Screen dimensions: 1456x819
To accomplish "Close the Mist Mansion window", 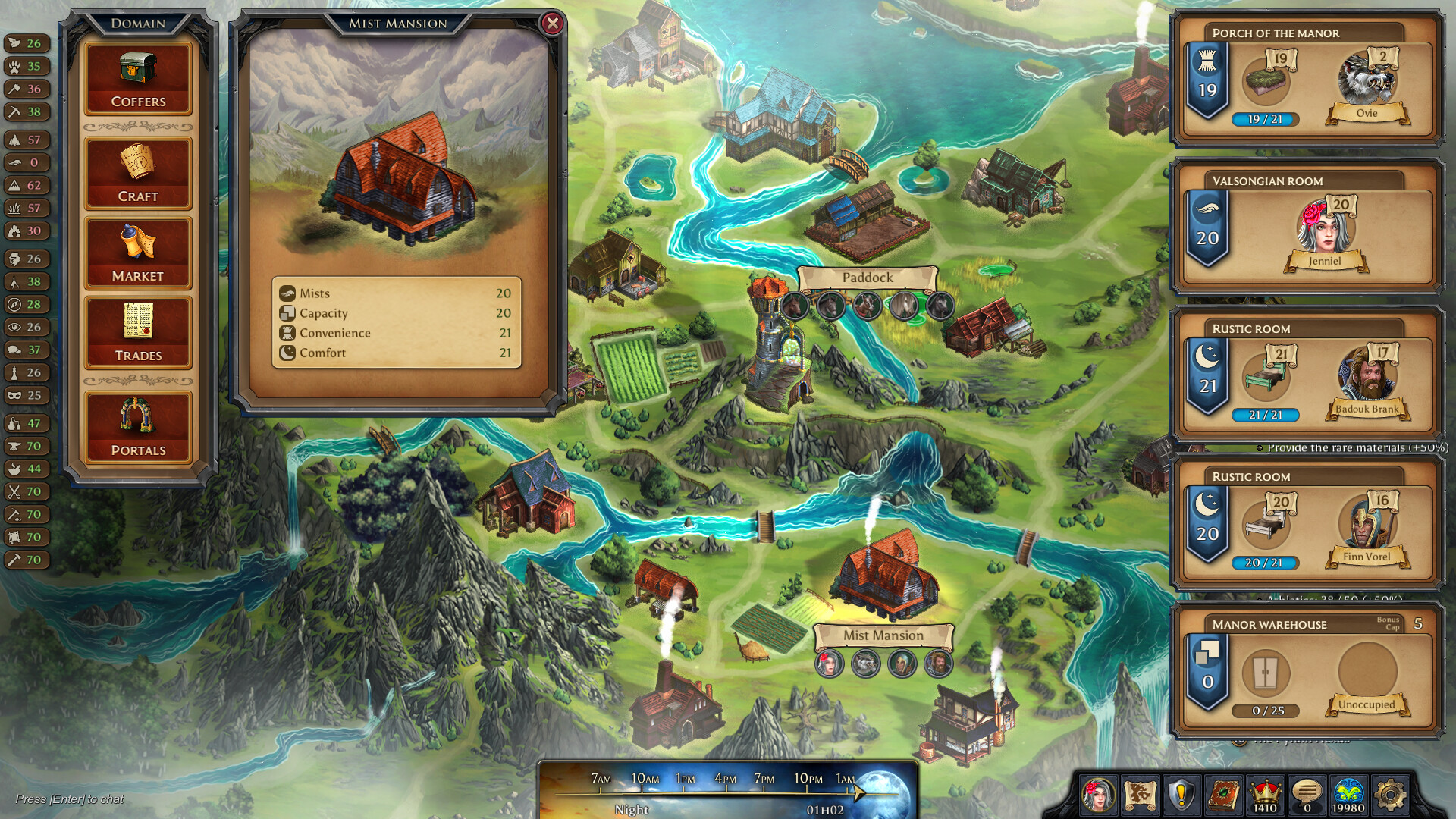I will tap(553, 22).
